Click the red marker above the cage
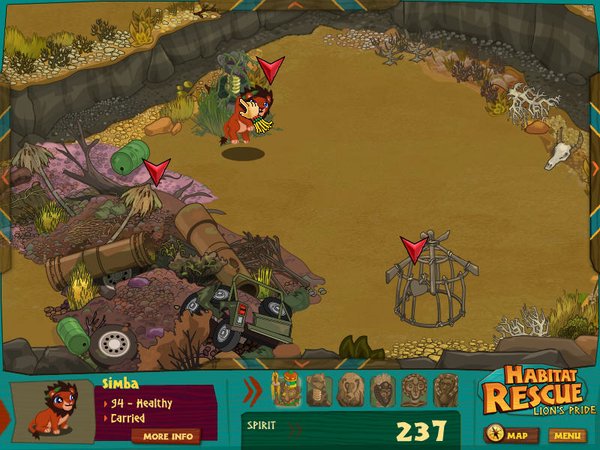 413,248
